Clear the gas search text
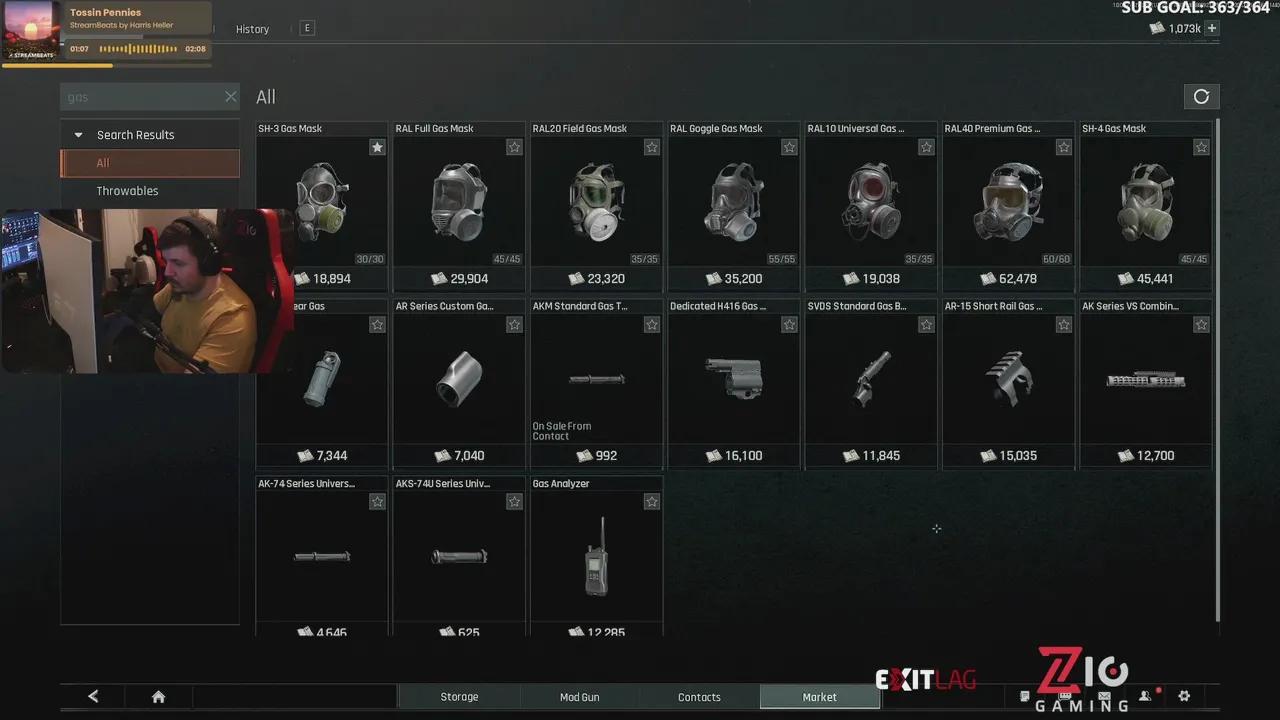 point(231,97)
